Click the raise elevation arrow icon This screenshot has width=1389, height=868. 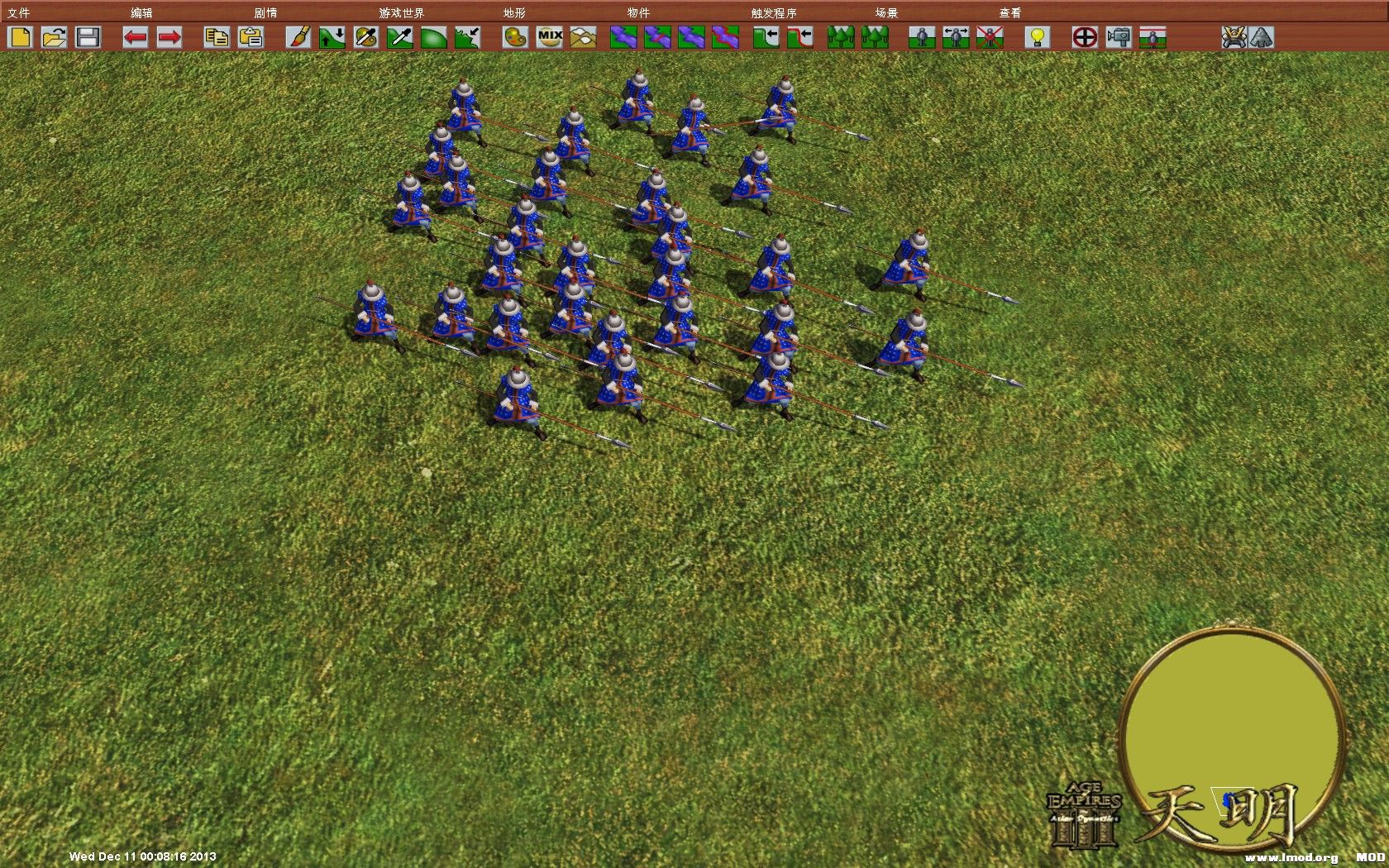[x=331, y=37]
